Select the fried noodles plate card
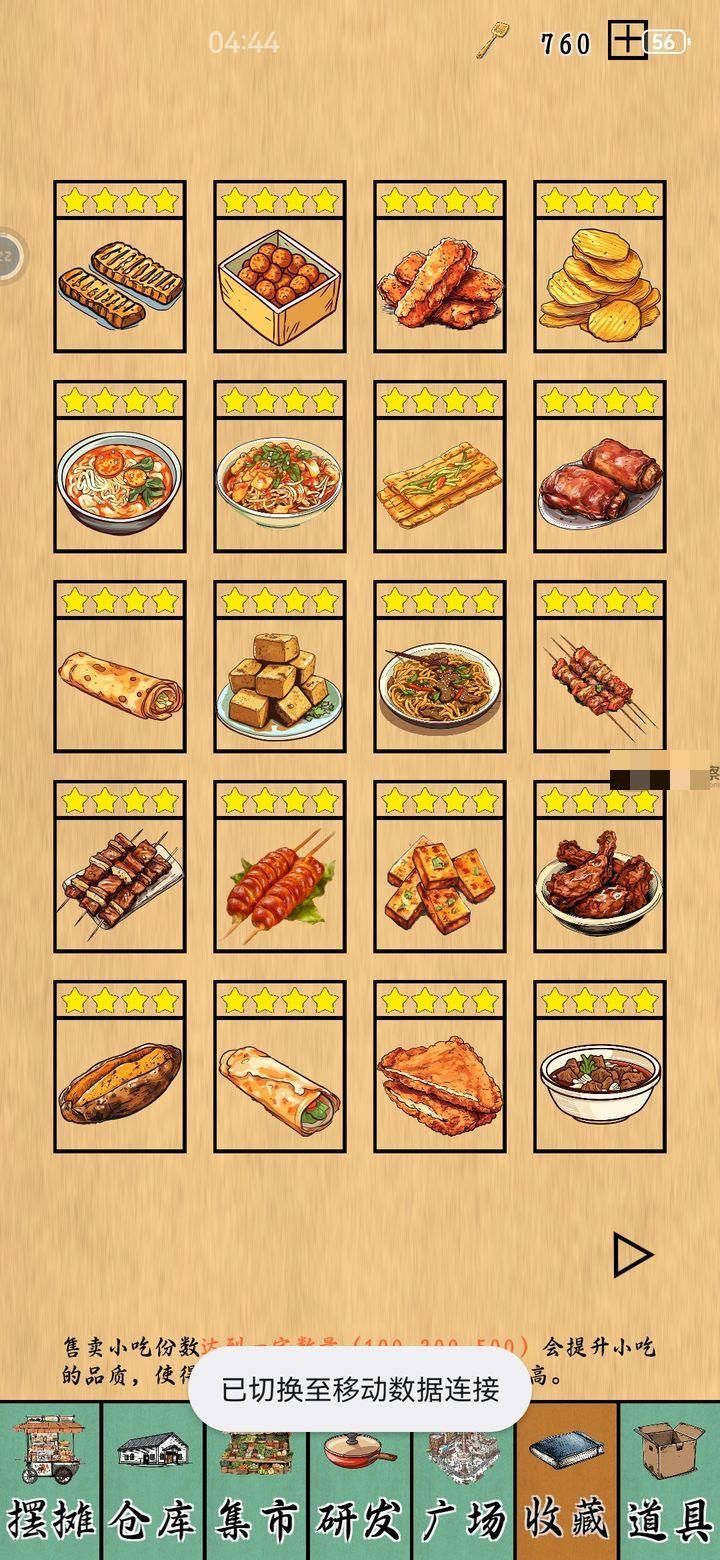 click(x=439, y=667)
